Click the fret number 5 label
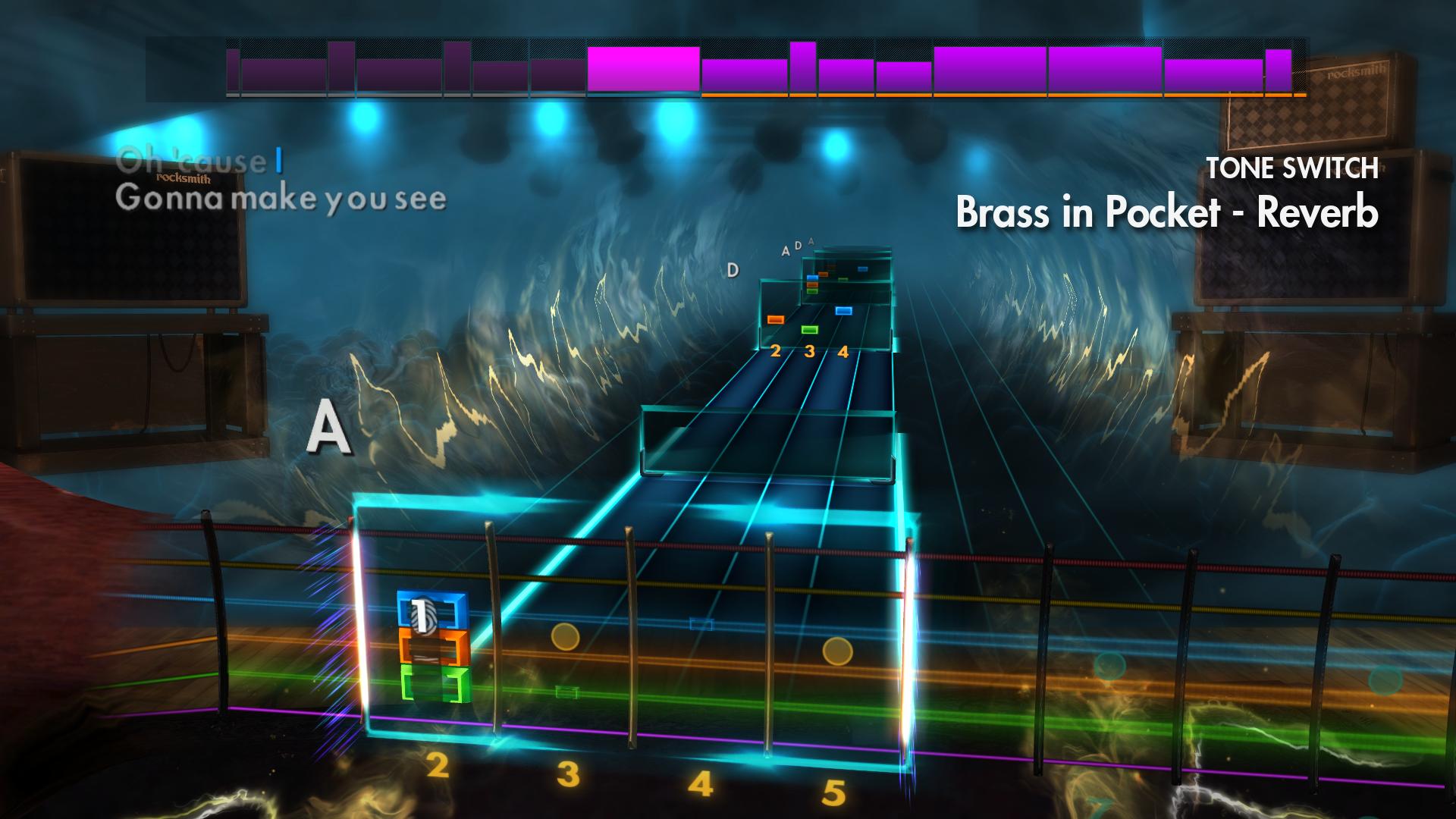Viewport: 1456px width, 819px height. tap(833, 793)
